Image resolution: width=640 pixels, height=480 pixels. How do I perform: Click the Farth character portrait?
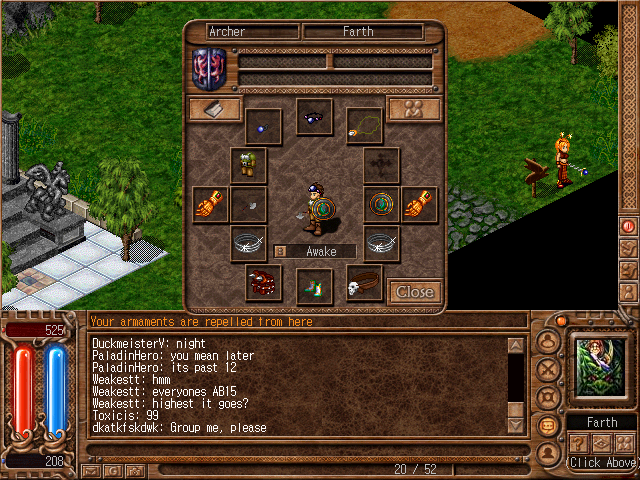pyautogui.click(x=601, y=368)
